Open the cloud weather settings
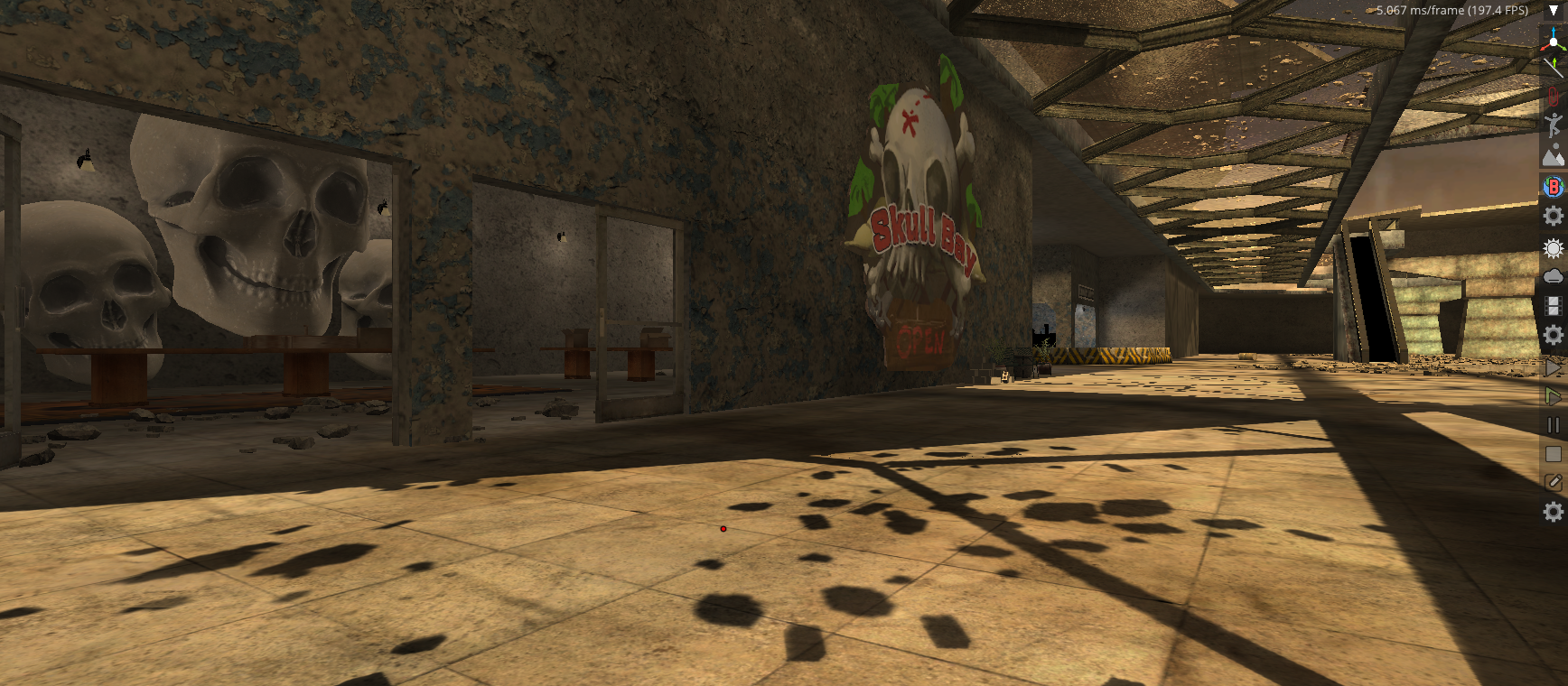Screen dimensions: 1568x686 1553,276
